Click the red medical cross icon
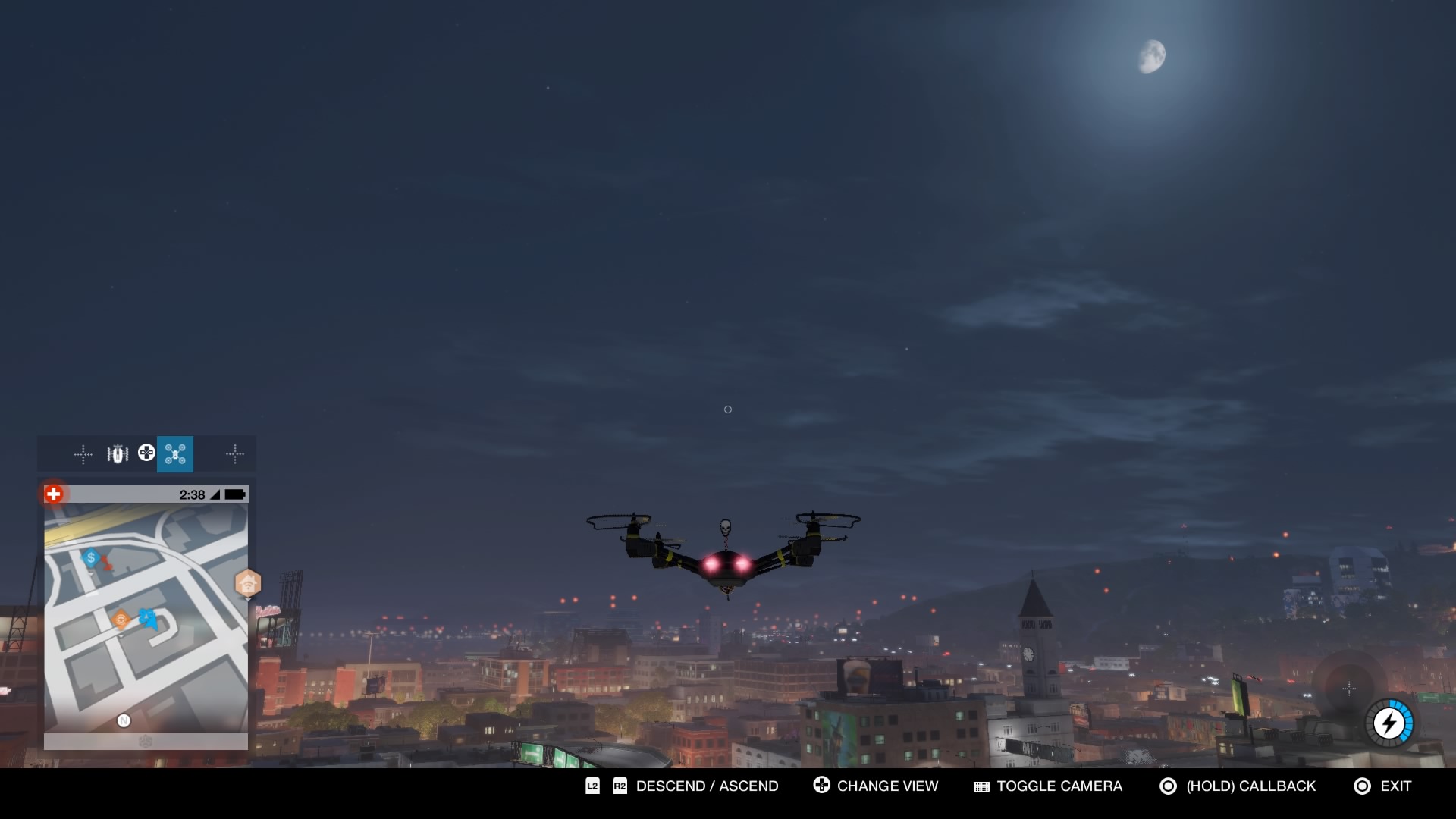1456x819 pixels. click(53, 494)
